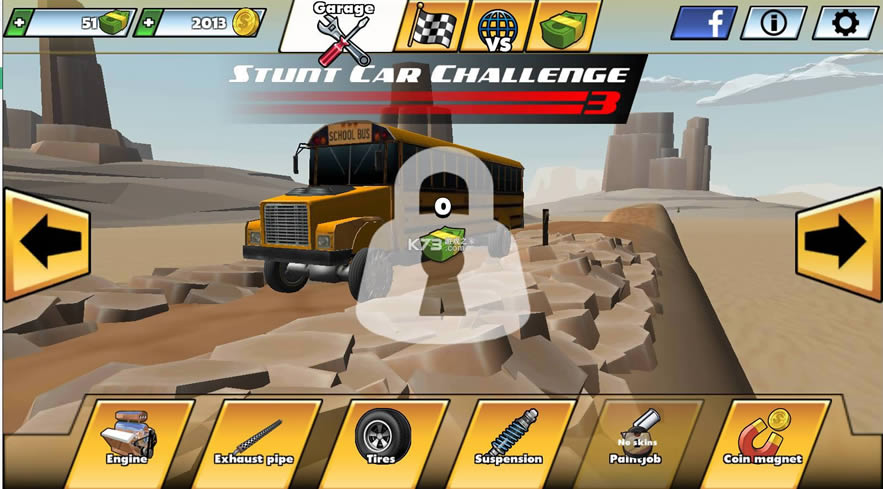This screenshot has width=883, height=489.
Task: Open the cash shop tab
Action: pos(568,26)
